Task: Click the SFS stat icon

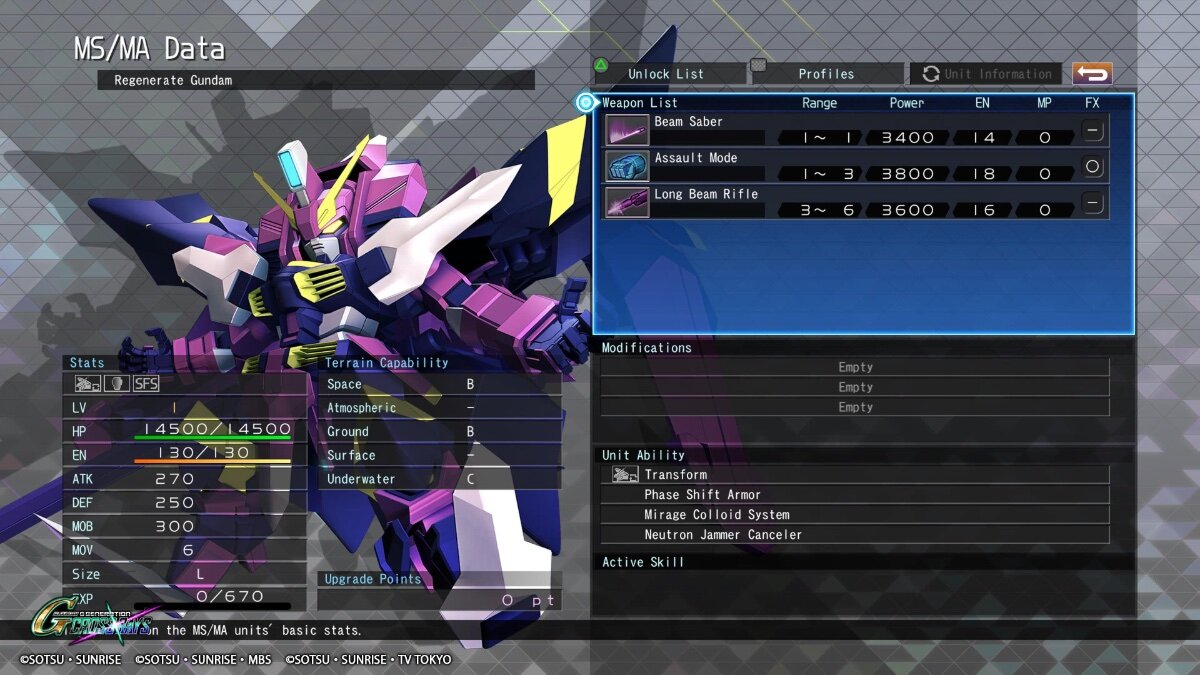Action: (x=146, y=383)
